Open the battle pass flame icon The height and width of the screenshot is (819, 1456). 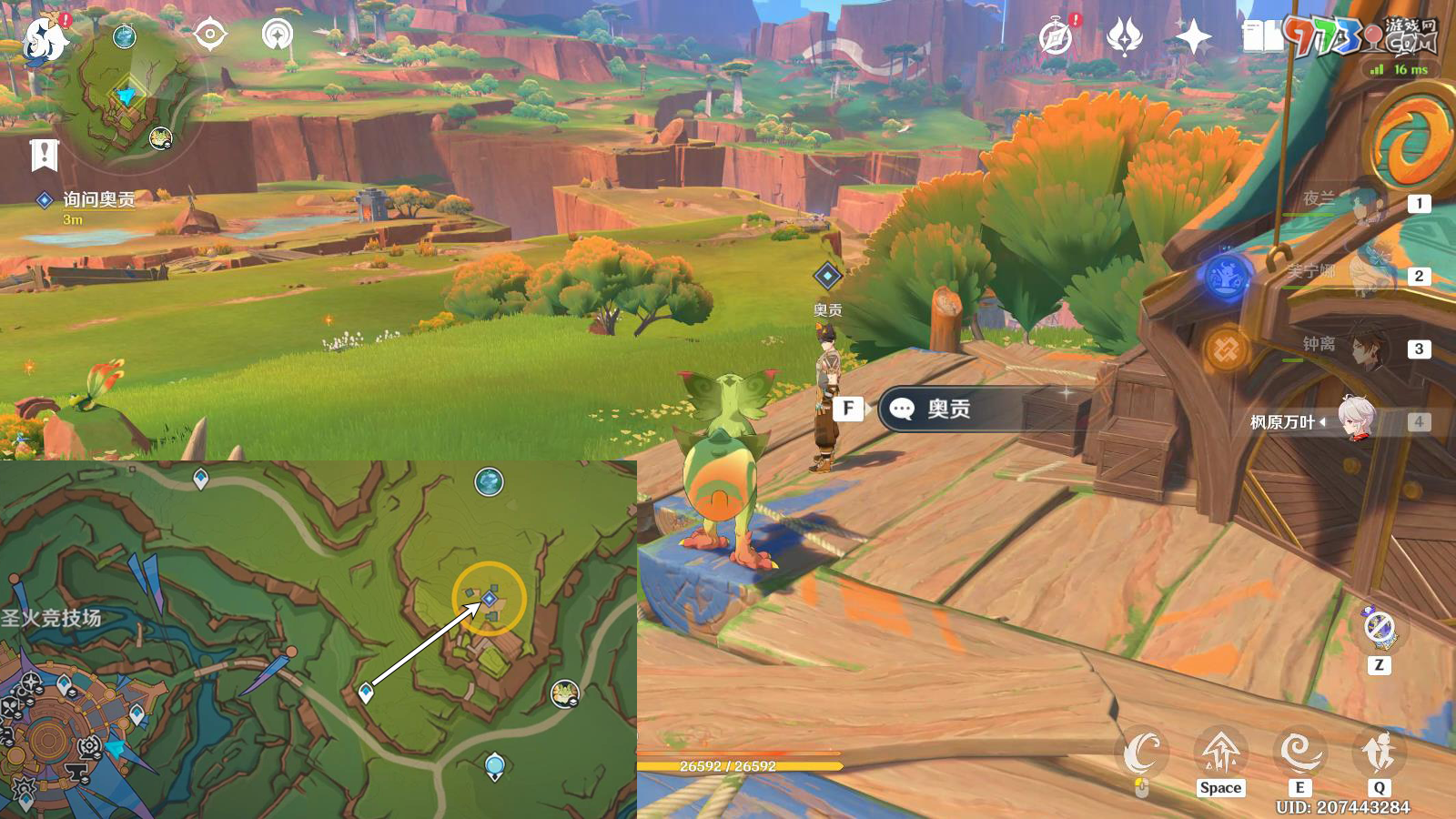coord(1125,38)
